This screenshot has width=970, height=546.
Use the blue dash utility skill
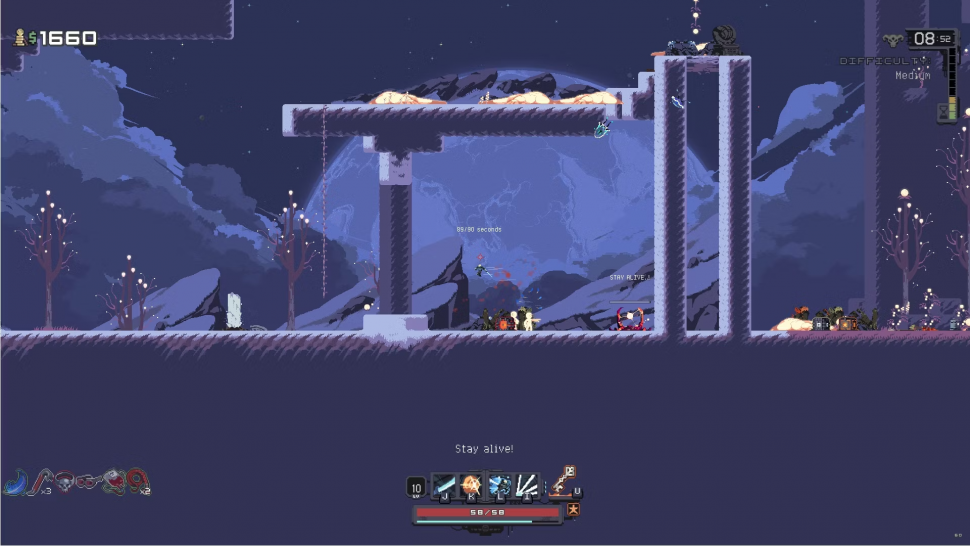(x=499, y=486)
